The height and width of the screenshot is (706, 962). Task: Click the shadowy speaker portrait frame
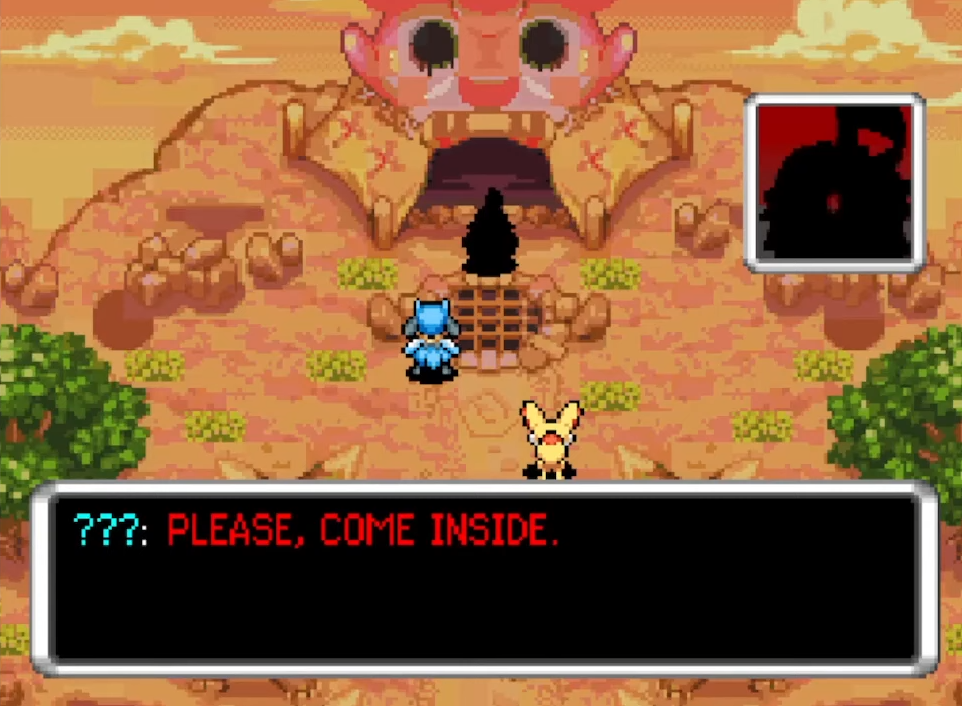tap(834, 184)
